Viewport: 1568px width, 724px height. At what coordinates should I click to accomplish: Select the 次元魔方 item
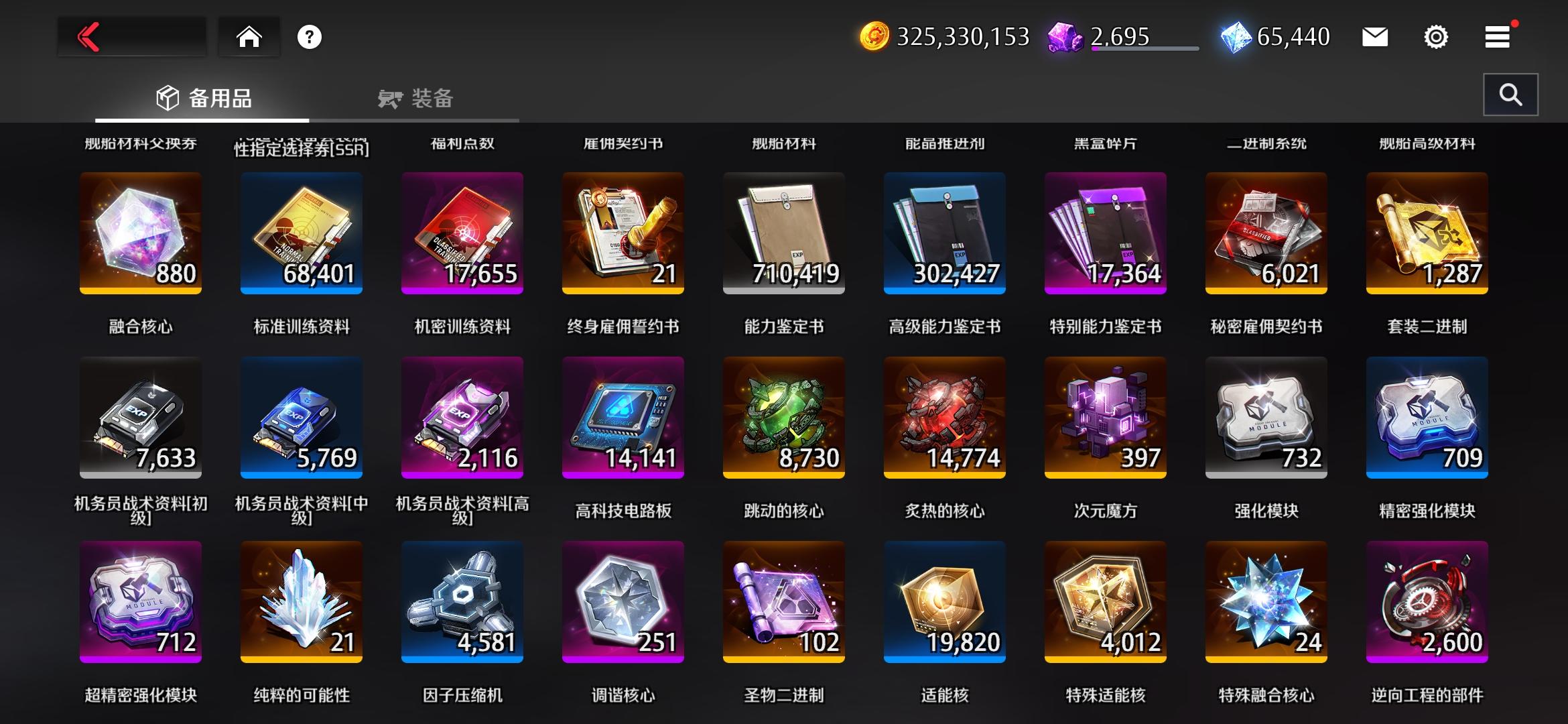[1106, 417]
